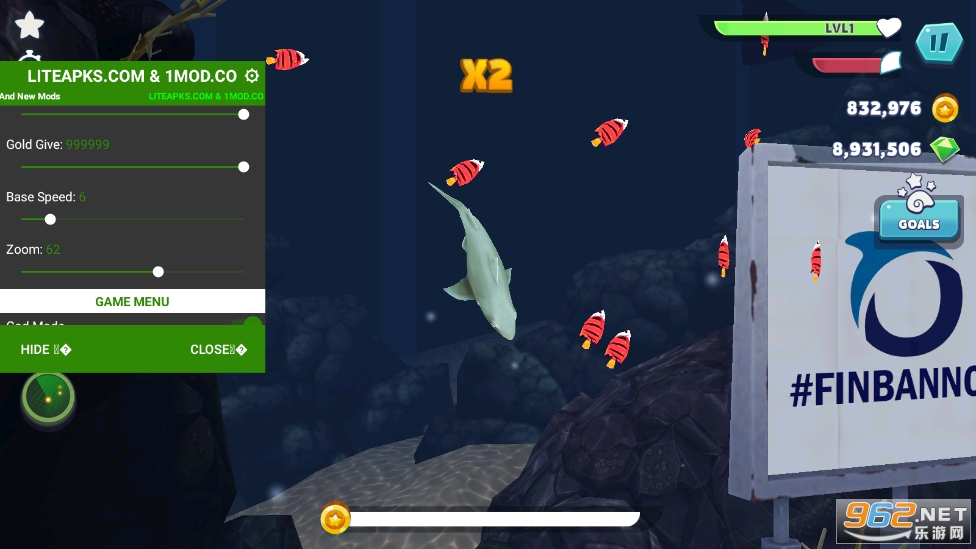976x549 pixels.
Task: Tap the gold coin currency icon
Action: click(x=945, y=108)
